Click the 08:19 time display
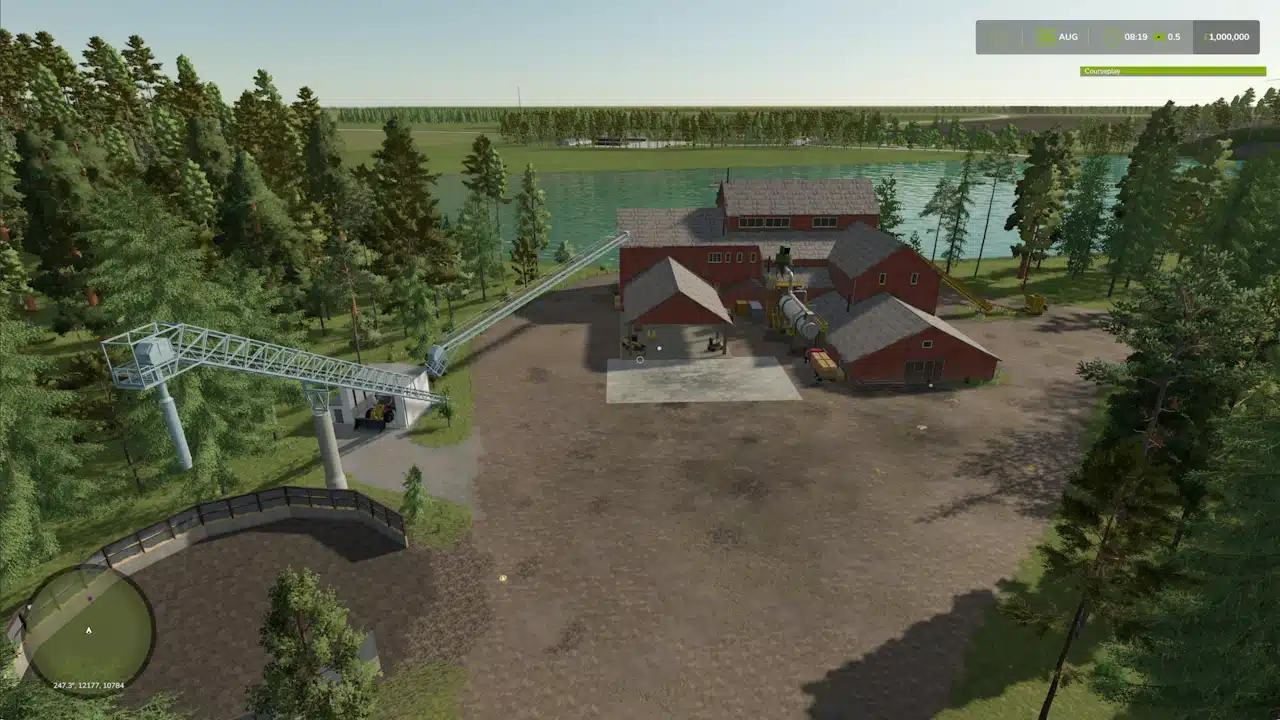Image resolution: width=1280 pixels, height=720 pixels. [x=1136, y=37]
